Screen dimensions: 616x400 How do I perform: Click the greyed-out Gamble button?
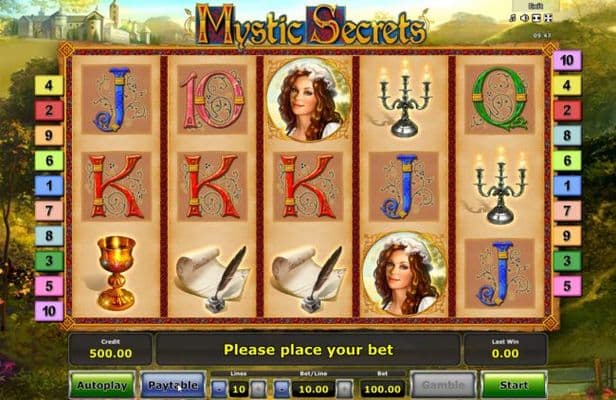coord(441,385)
